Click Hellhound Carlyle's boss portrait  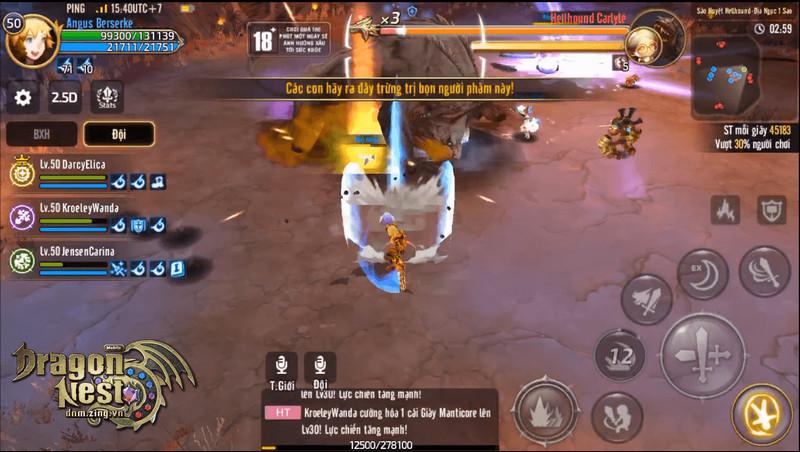[x=656, y=37]
